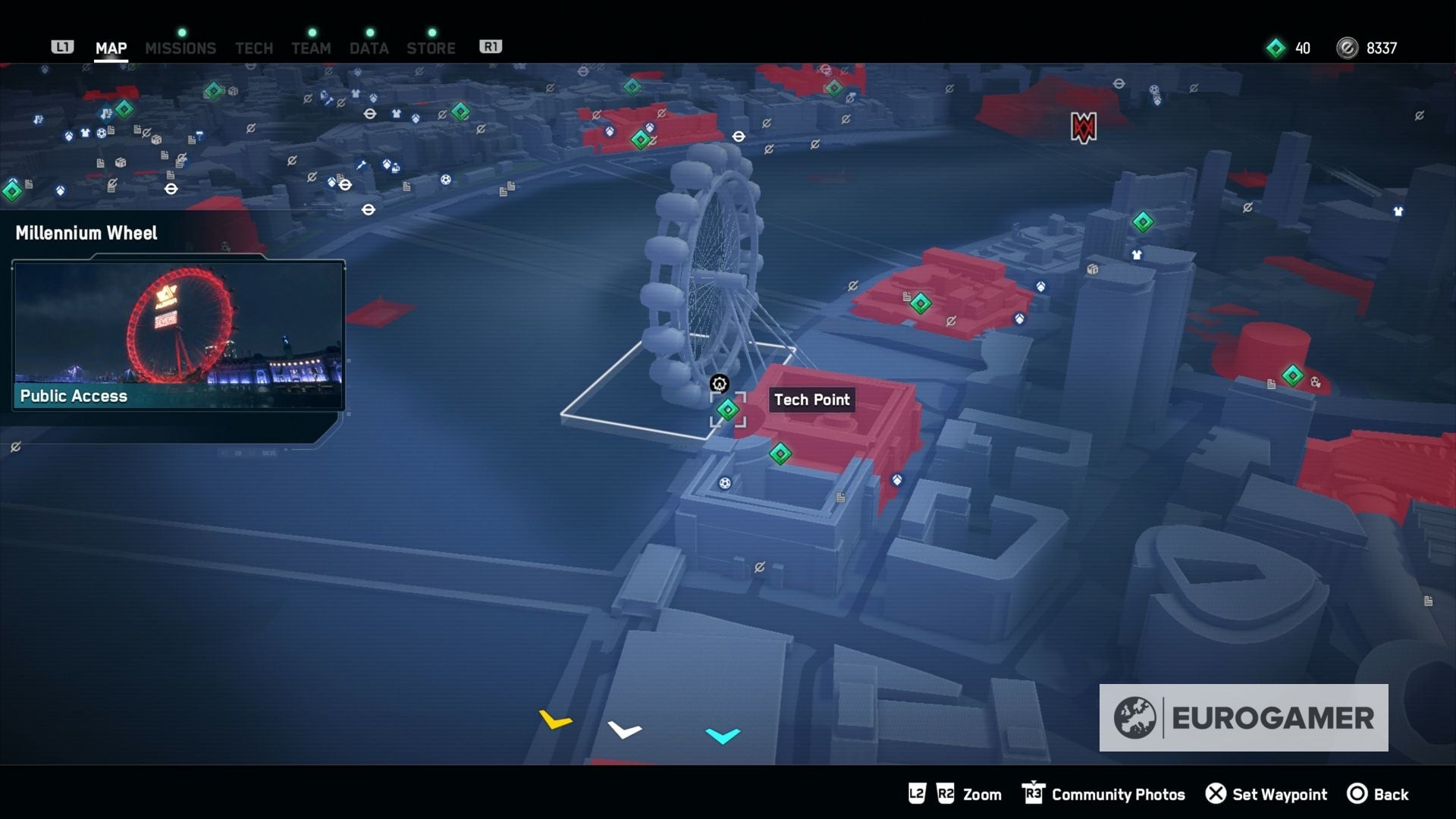This screenshot has height=819, width=1456.
Task: Switch to the MISSIONS tab
Action: [180, 48]
